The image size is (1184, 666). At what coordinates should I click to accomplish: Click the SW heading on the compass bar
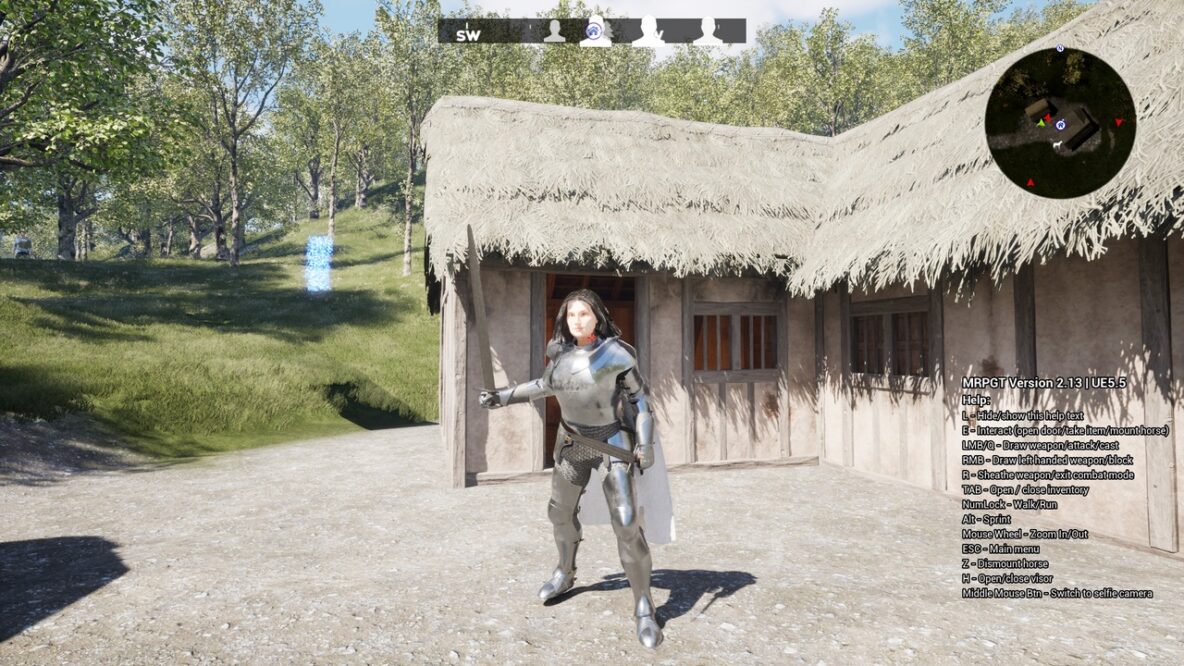click(x=468, y=34)
